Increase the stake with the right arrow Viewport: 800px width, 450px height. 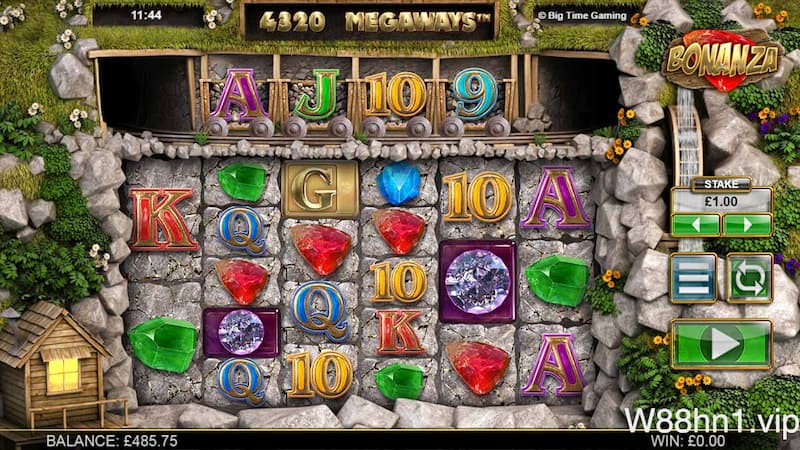747,224
